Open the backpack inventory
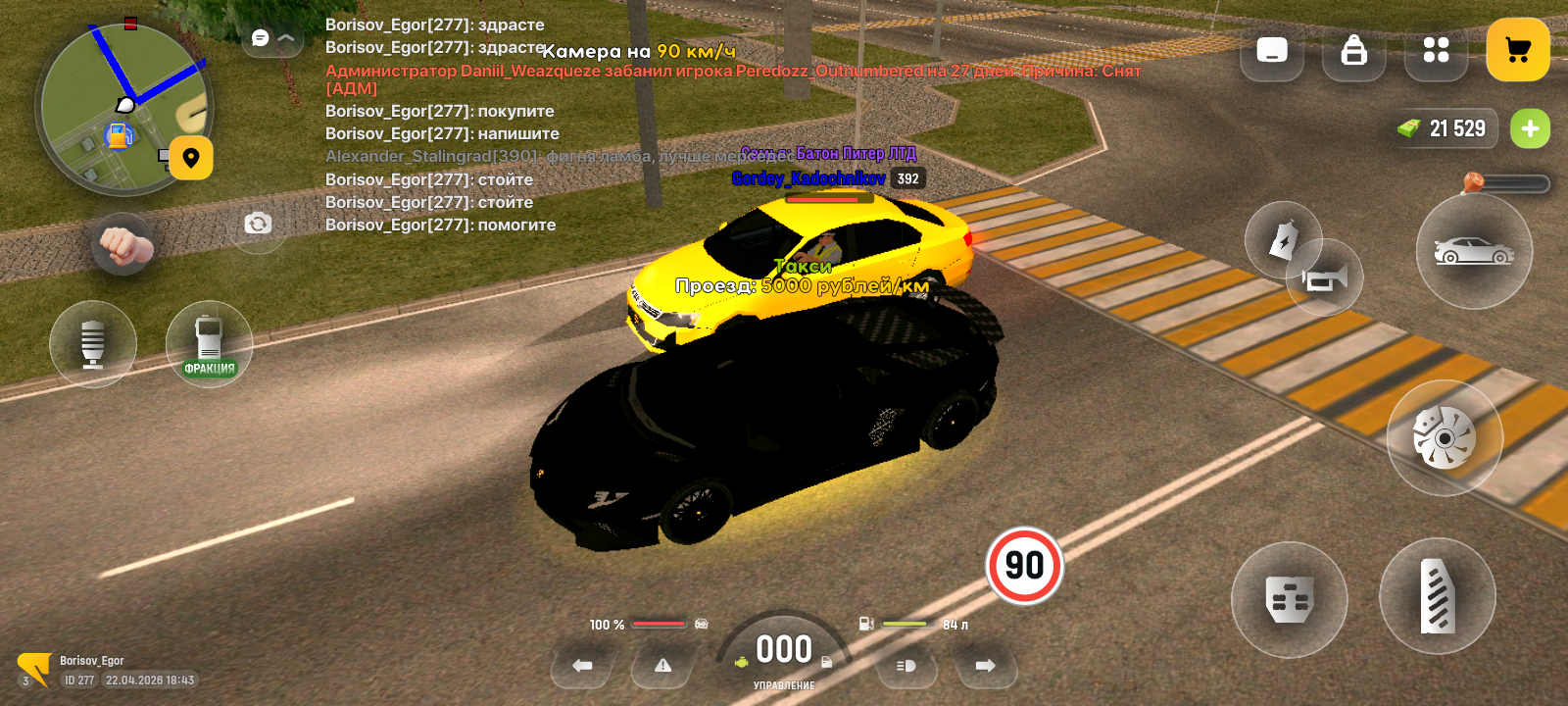The width and height of the screenshot is (1568, 706). (x=1353, y=50)
